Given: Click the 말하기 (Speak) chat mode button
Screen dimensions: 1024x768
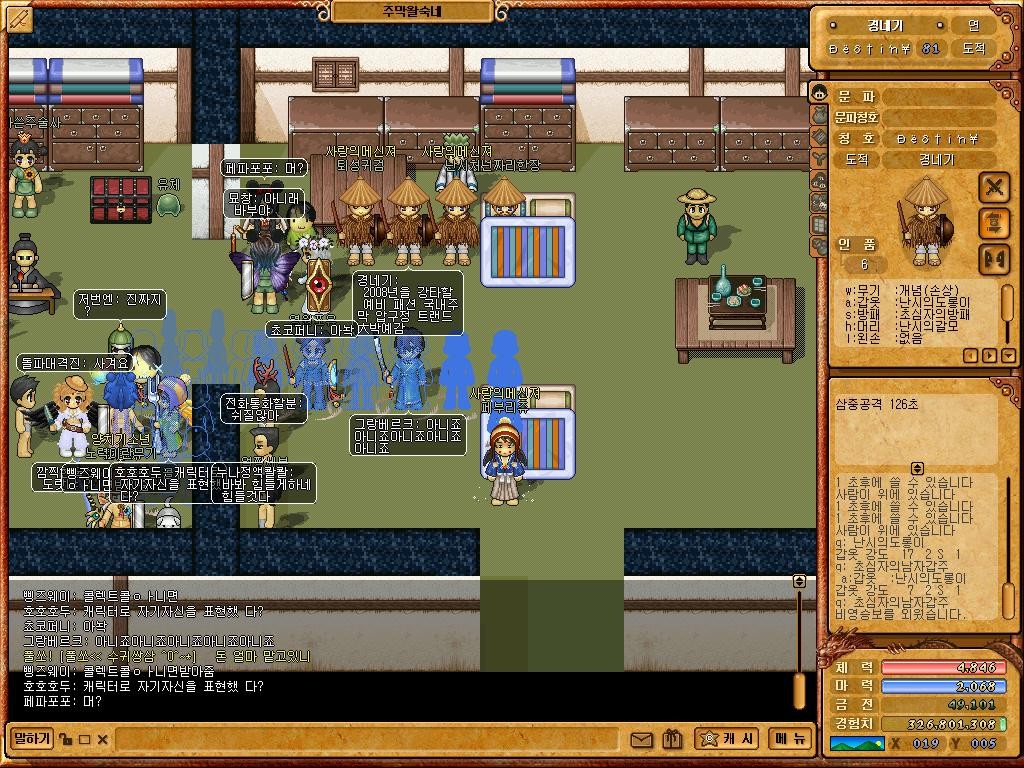Looking at the screenshot, I should (x=31, y=739).
